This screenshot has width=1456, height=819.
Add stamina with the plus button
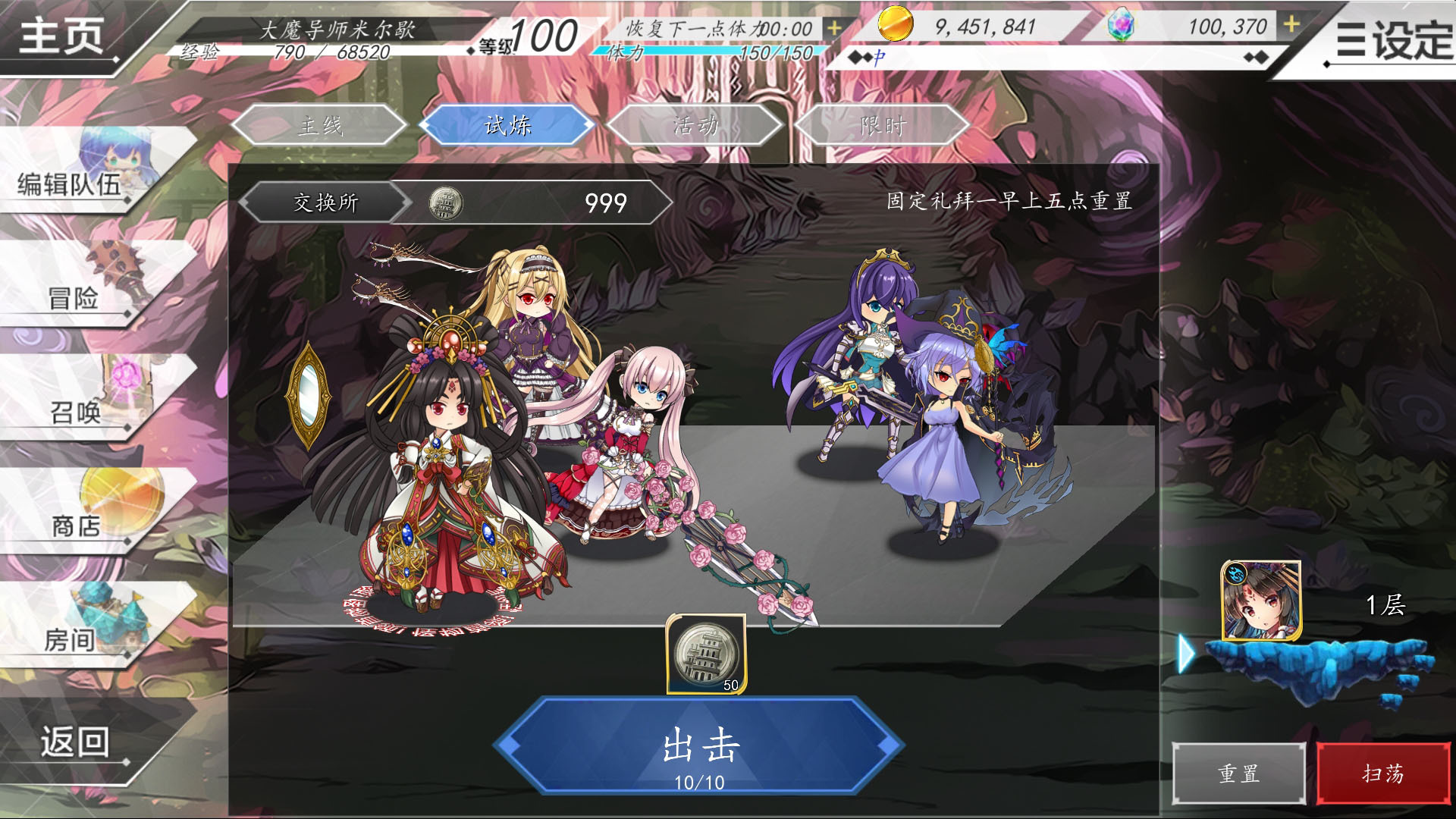[x=834, y=28]
